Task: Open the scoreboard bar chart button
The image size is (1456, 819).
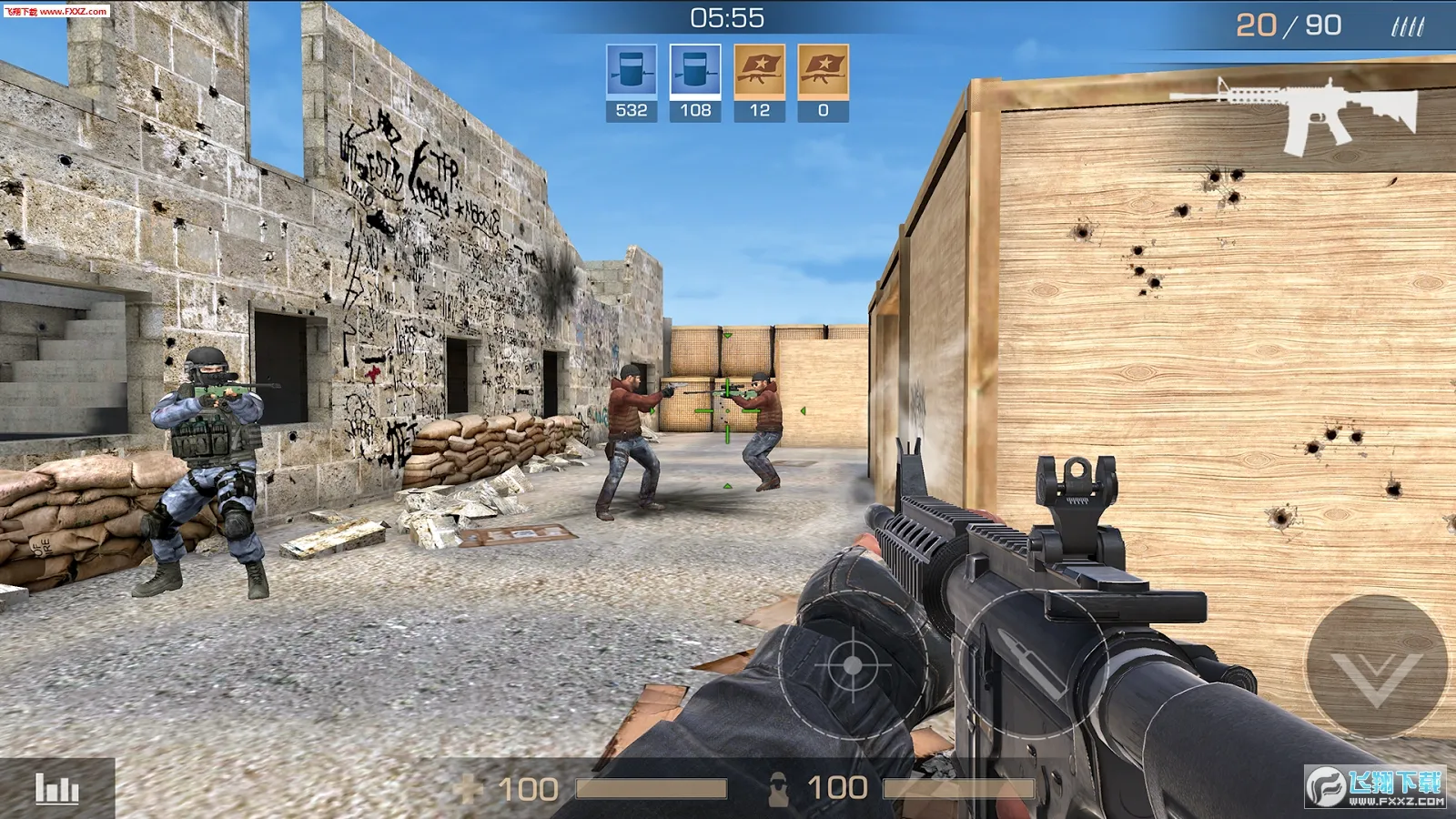Action: (x=56, y=788)
